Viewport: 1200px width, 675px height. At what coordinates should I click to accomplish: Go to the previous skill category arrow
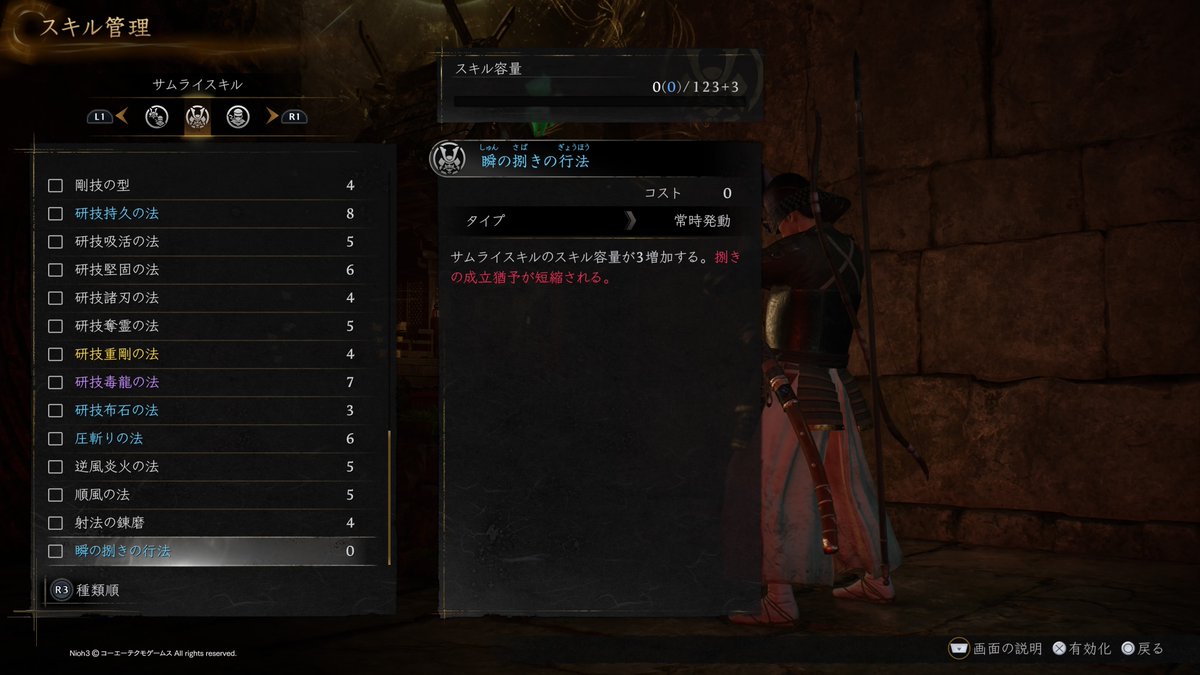[121, 117]
